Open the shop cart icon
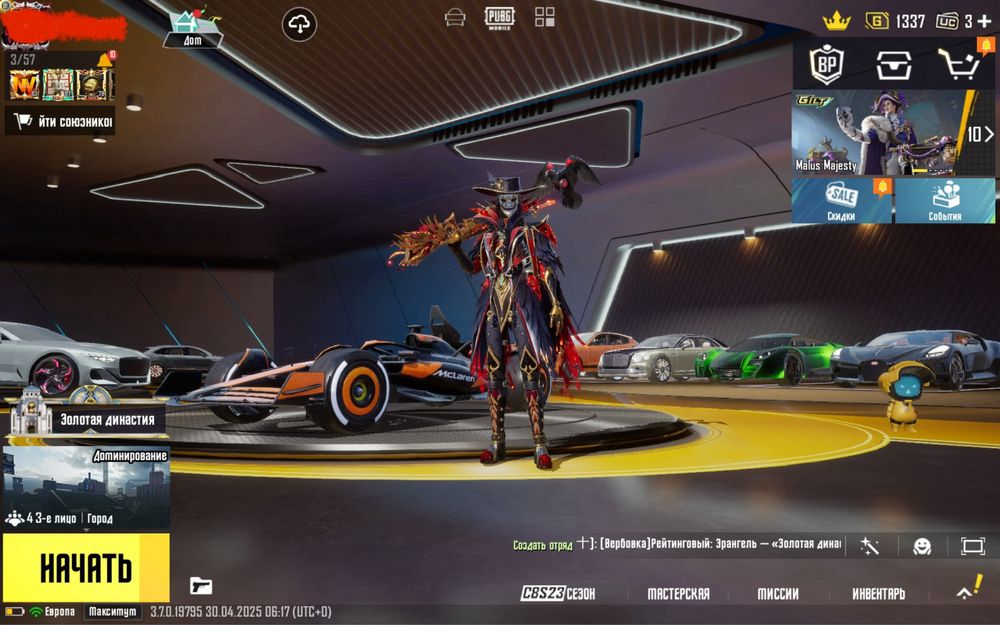The width and height of the screenshot is (1000, 625). pyautogui.click(x=955, y=64)
